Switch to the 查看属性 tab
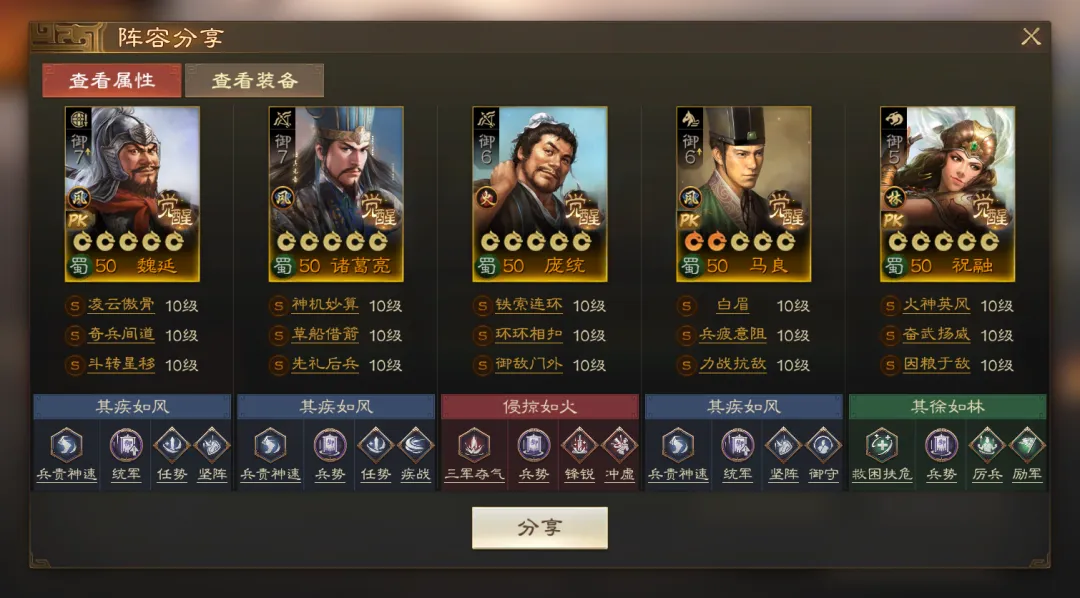Viewport: 1080px width, 598px height. click(x=112, y=81)
